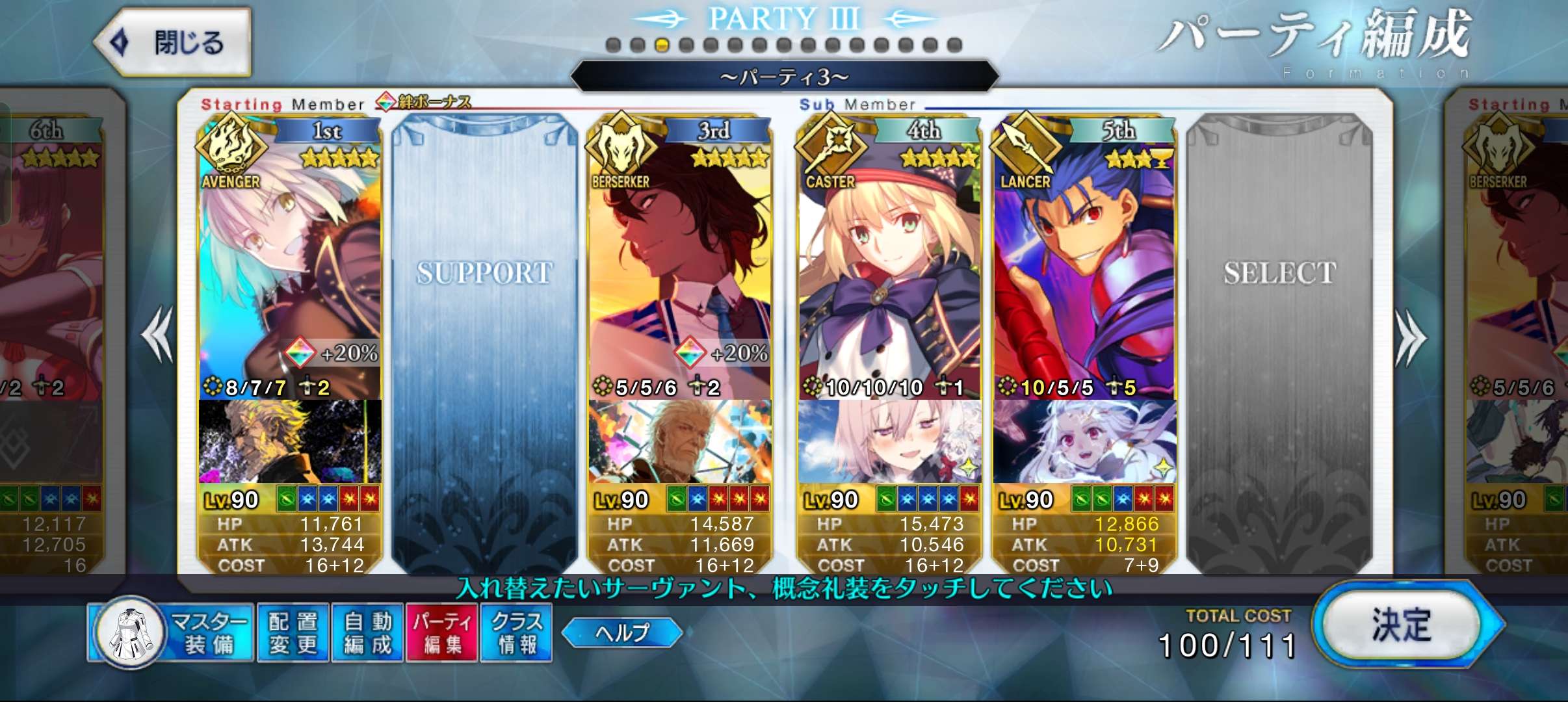The width and height of the screenshot is (1568, 702).
Task: Open 配置変更 position change
Action: pyautogui.click(x=293, y=633)
